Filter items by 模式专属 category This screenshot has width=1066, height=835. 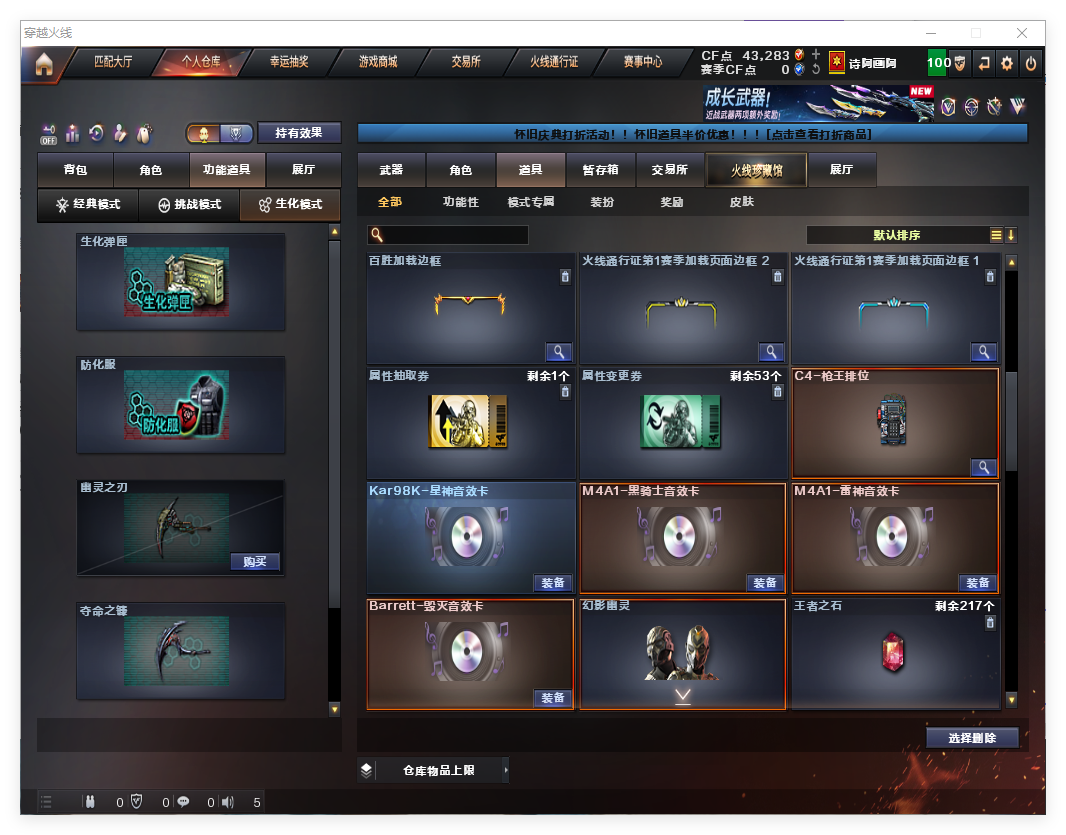pyautogui.click(x=530, y=202)
